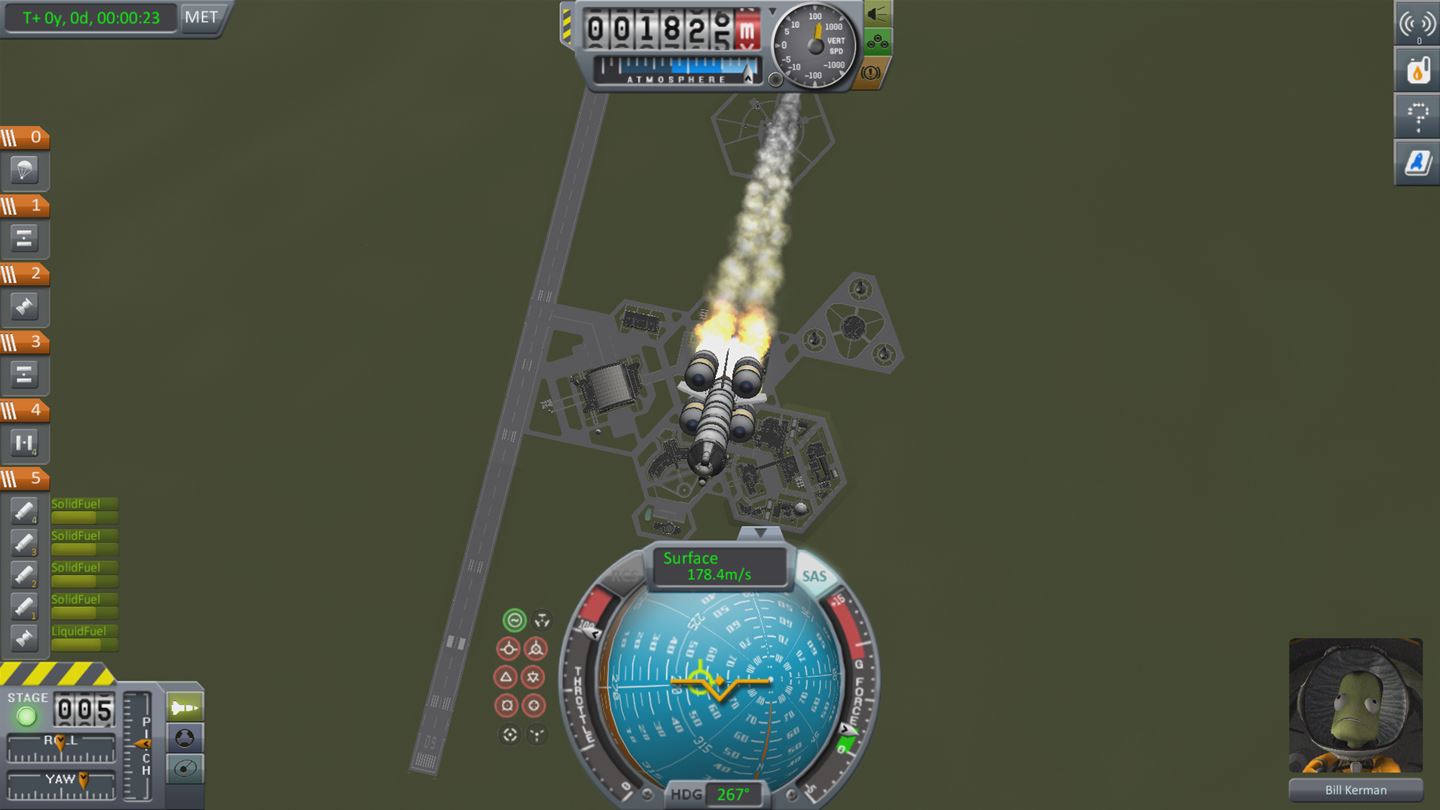Image resolution: width=1440 pixels, height=810 pixels.
Task: Click the parachute icon in stage 0
Action: coord(24,170)
